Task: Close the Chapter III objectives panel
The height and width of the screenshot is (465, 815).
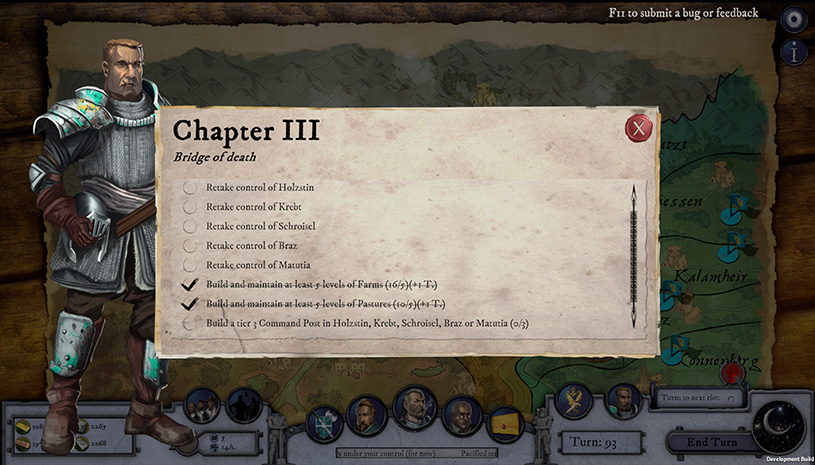Action: point(638,128)
